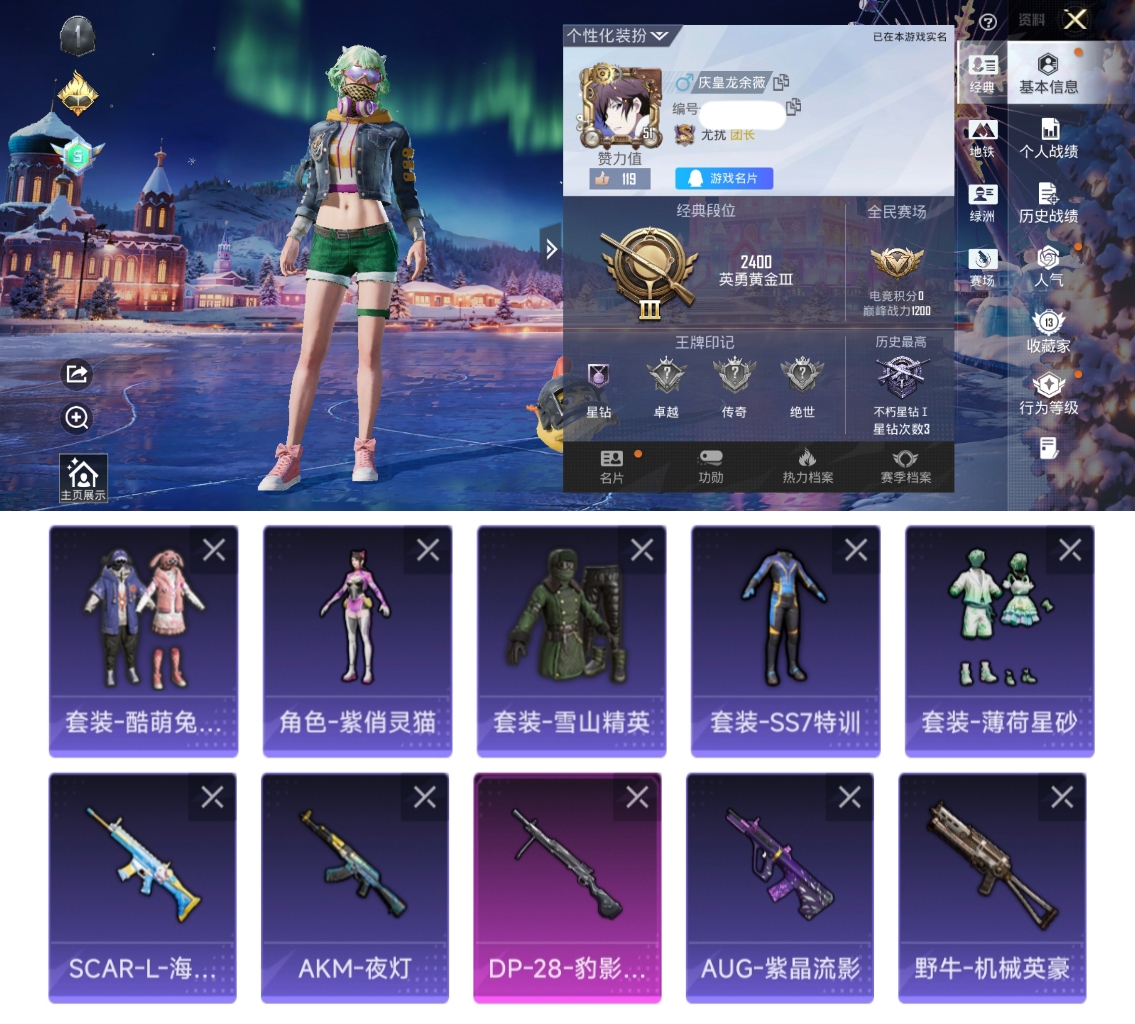Open 历史战绩 match history
The width and height of the screenshot is (1135, 1024).
point(1048,203)
